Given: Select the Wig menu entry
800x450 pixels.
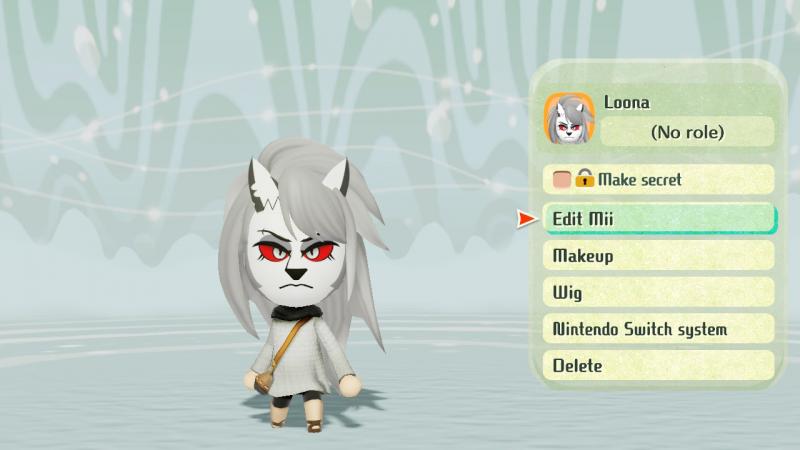Looking at the screenshot, I should tap(658, 293).
